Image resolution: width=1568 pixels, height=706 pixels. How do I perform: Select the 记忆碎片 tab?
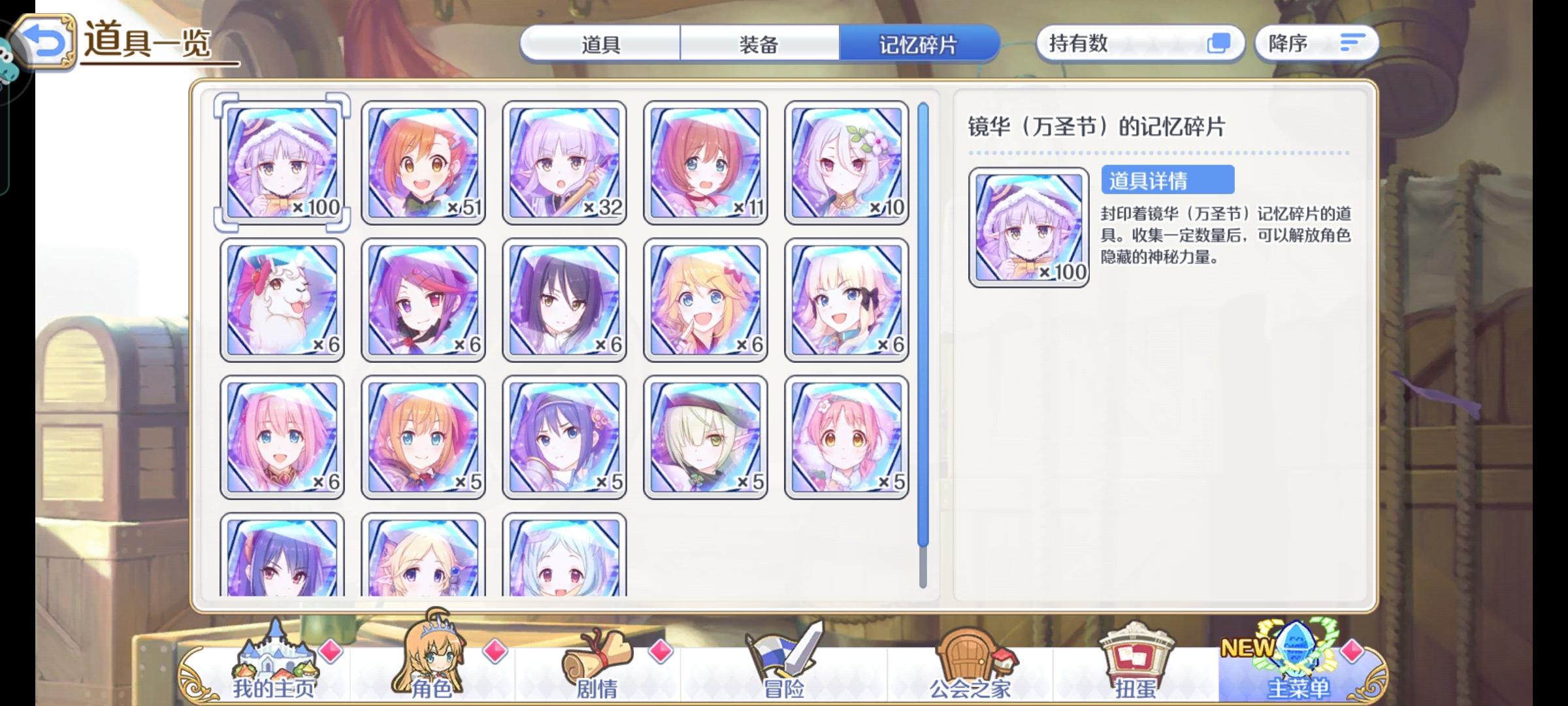921,44
